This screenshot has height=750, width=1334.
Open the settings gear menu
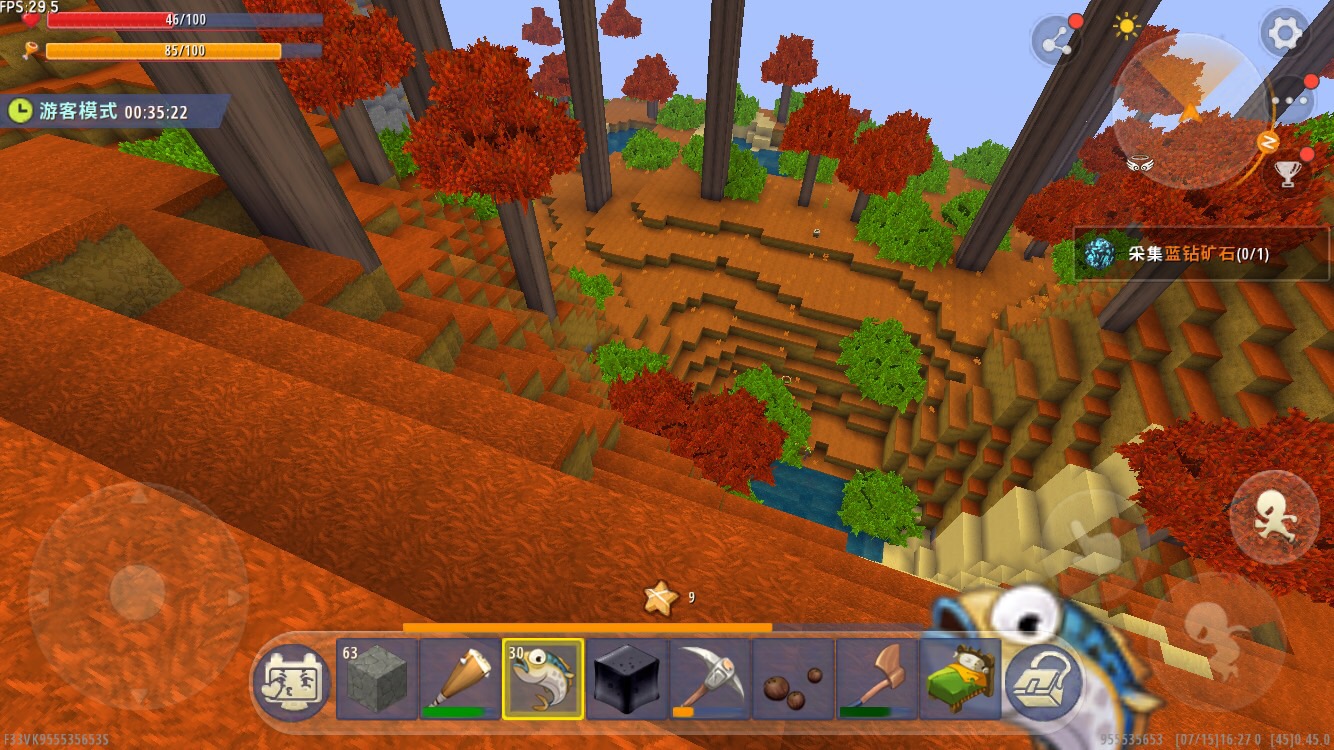pos(1284,35)
